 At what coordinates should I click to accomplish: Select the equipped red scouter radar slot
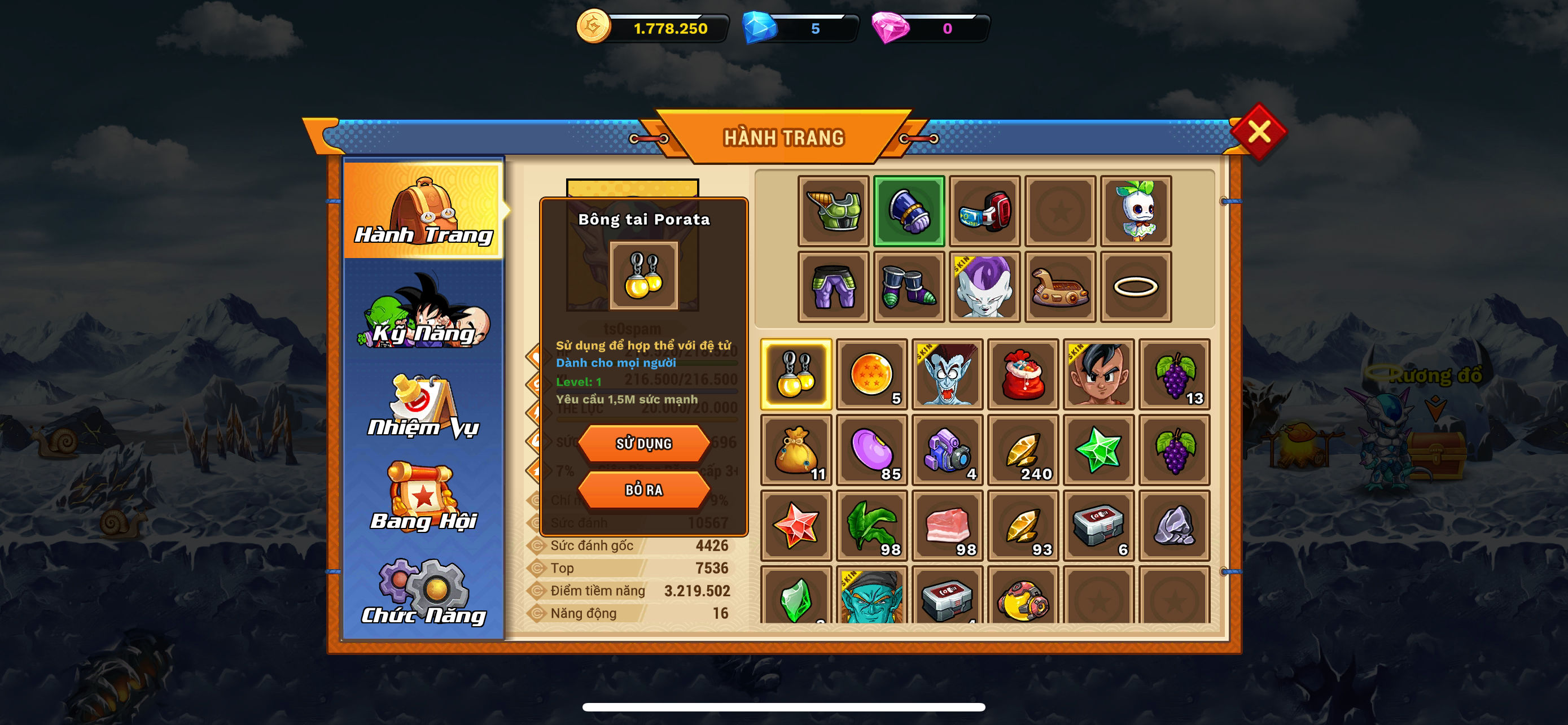coord(984,211)
